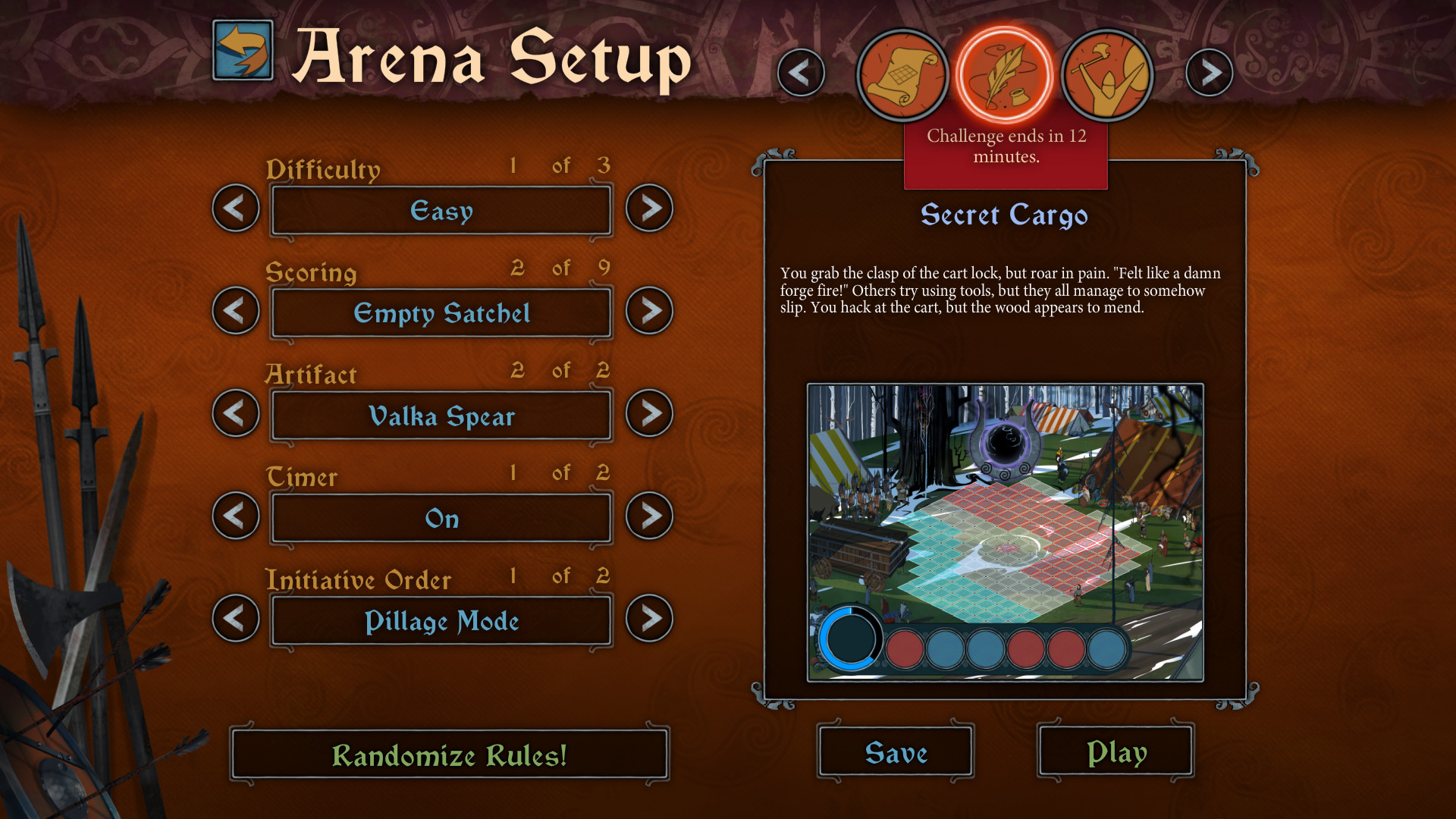Click the left chevron to browse previous challenges

[x=802, y=73]
